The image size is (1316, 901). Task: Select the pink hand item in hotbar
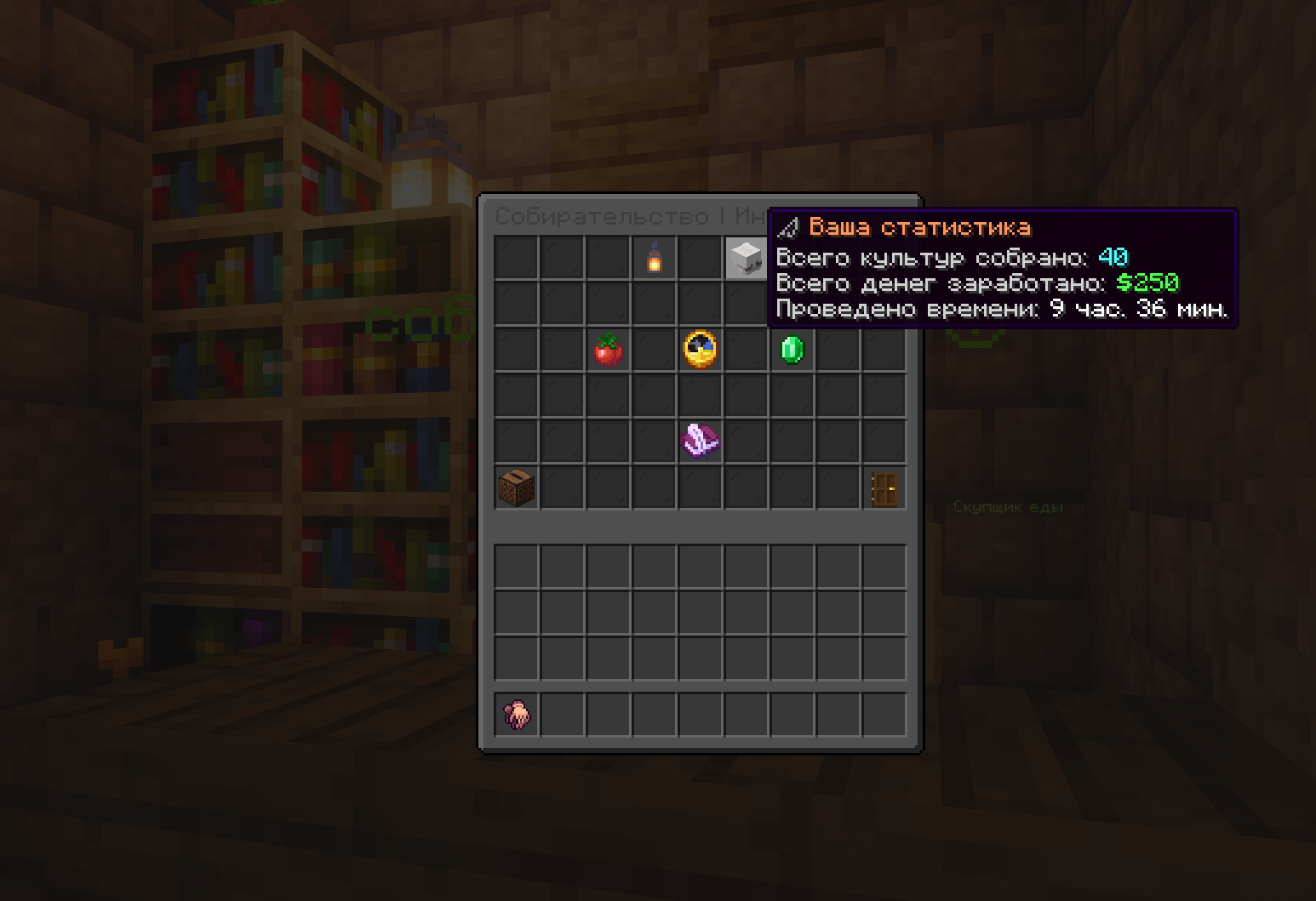click(x=517, y=715)
